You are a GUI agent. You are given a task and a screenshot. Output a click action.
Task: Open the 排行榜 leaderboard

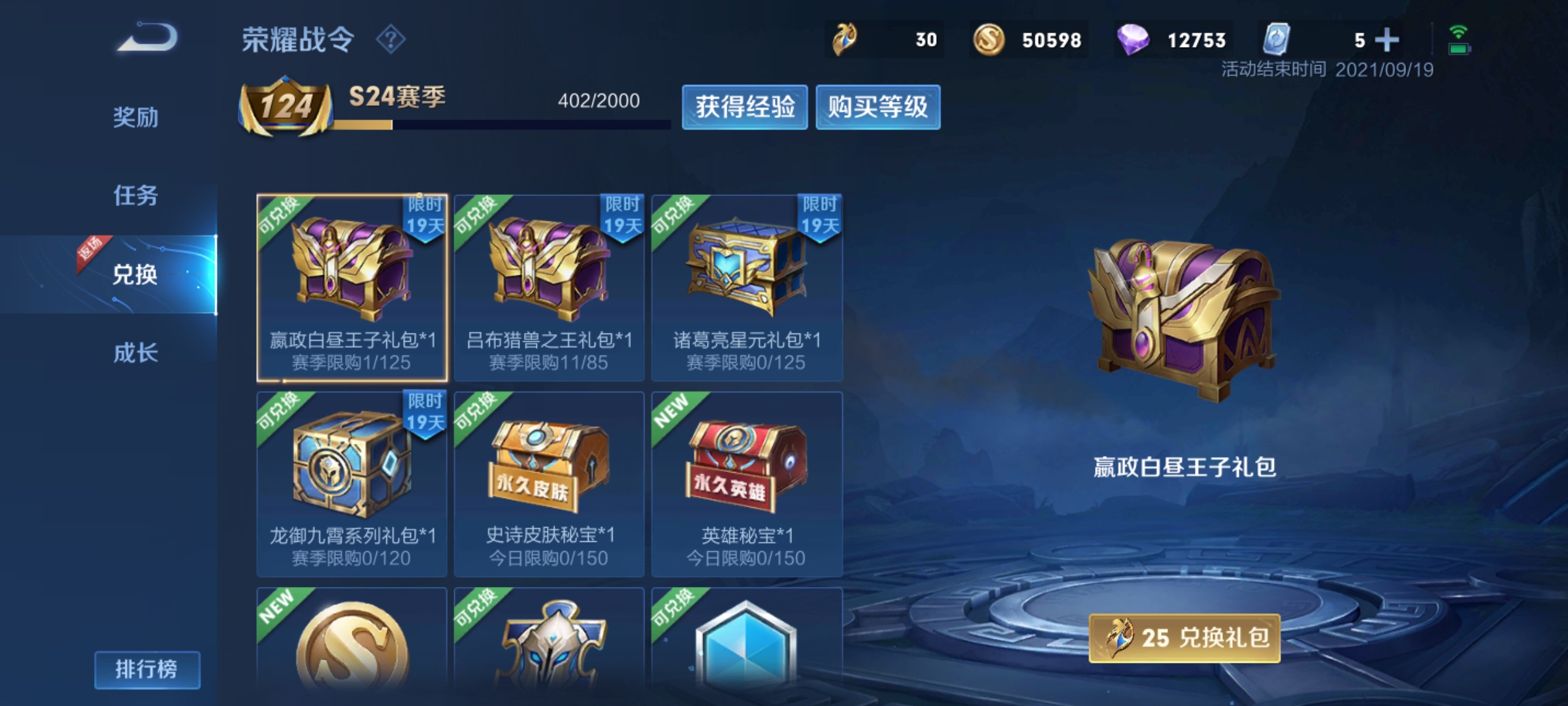[147, 669]
